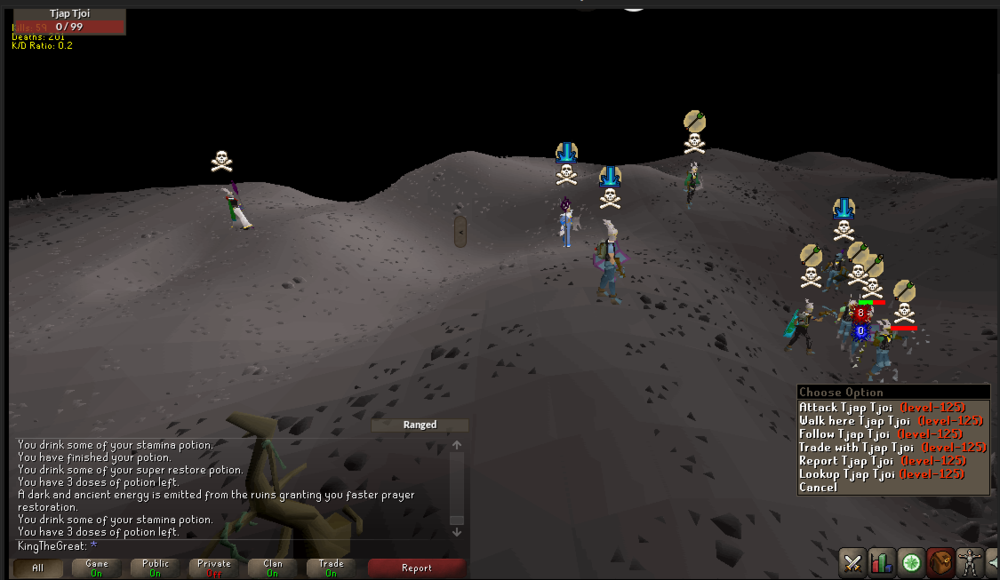Viewport: 1000px width, 580px height.
Task: Open the Worn Equipment figure tab
Action: pos(969,562)
